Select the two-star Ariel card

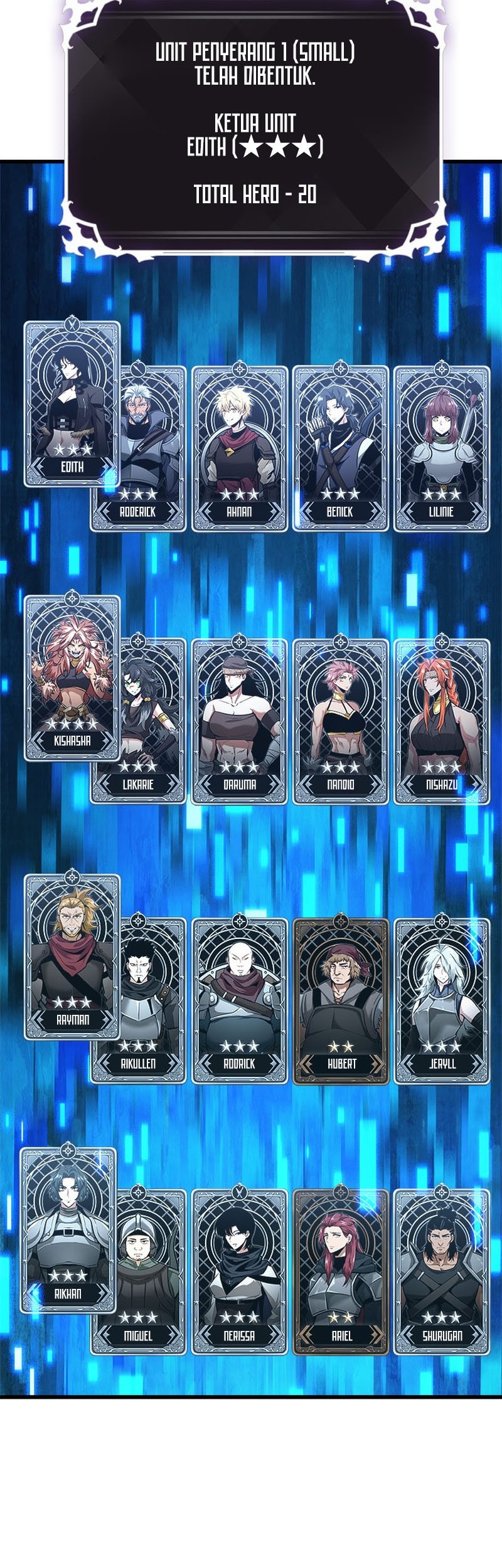[x=340, y=1273]
